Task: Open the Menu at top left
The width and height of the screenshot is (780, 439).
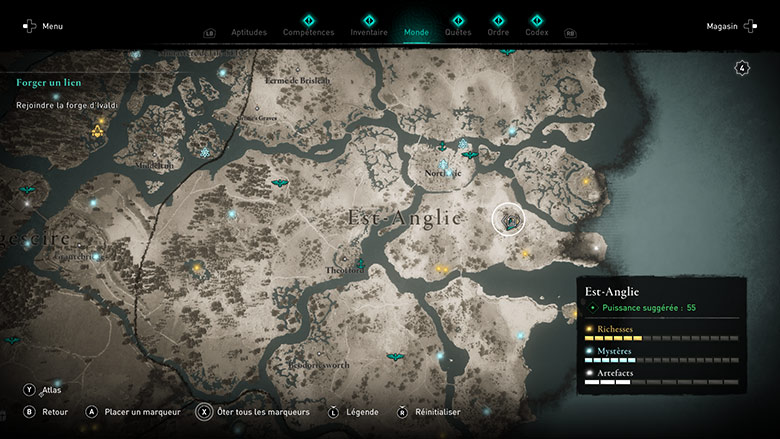Action: 43,26
